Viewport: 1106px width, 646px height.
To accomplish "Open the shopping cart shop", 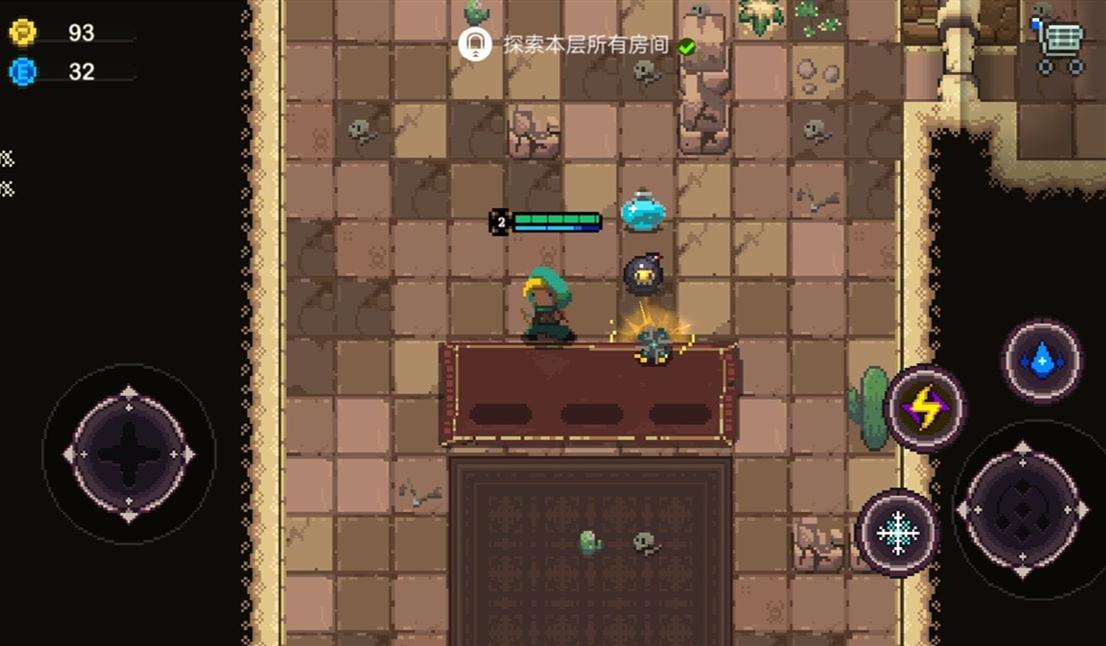I will (1060, 47).
